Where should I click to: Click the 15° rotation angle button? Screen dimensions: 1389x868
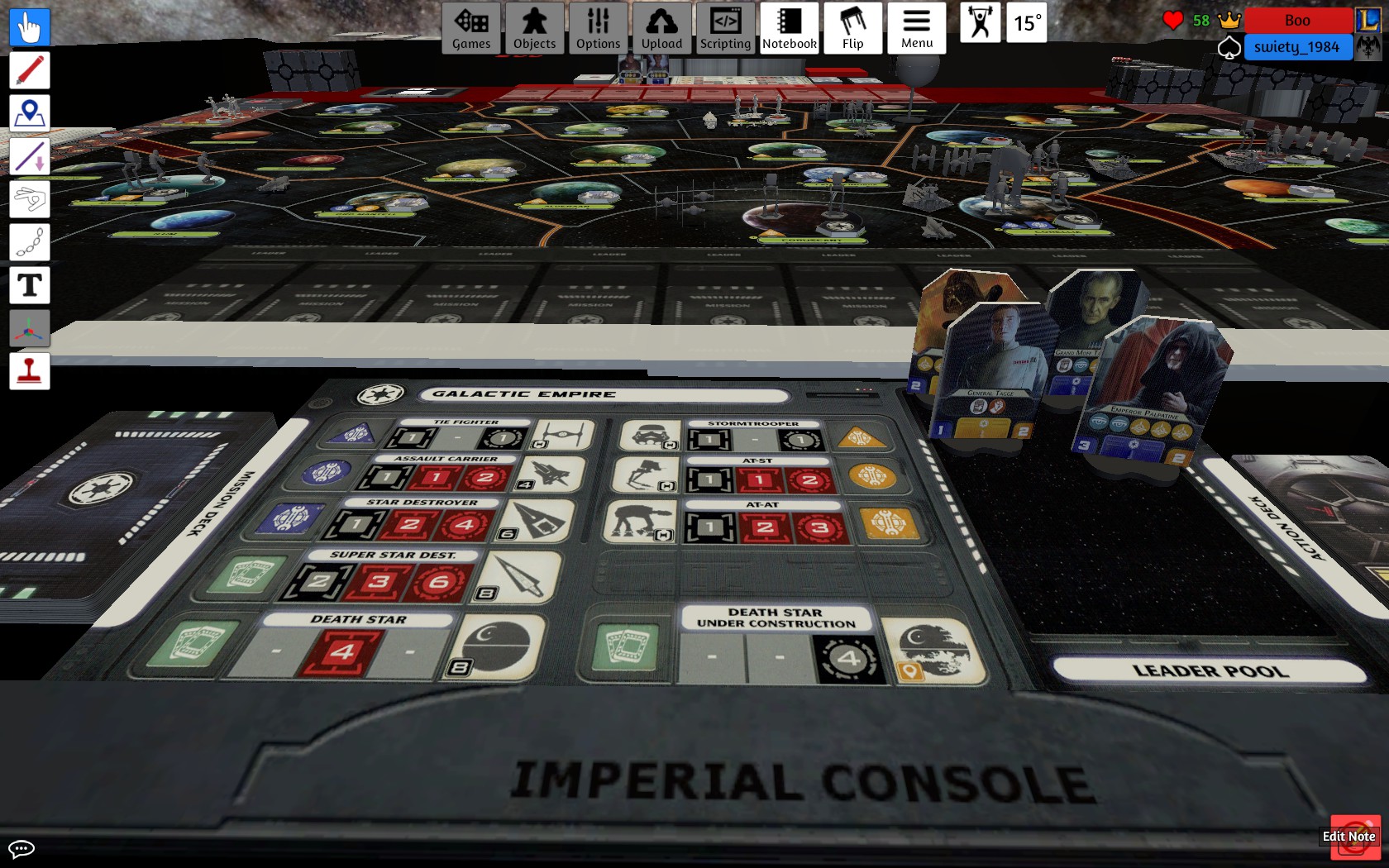[1028, 23]
